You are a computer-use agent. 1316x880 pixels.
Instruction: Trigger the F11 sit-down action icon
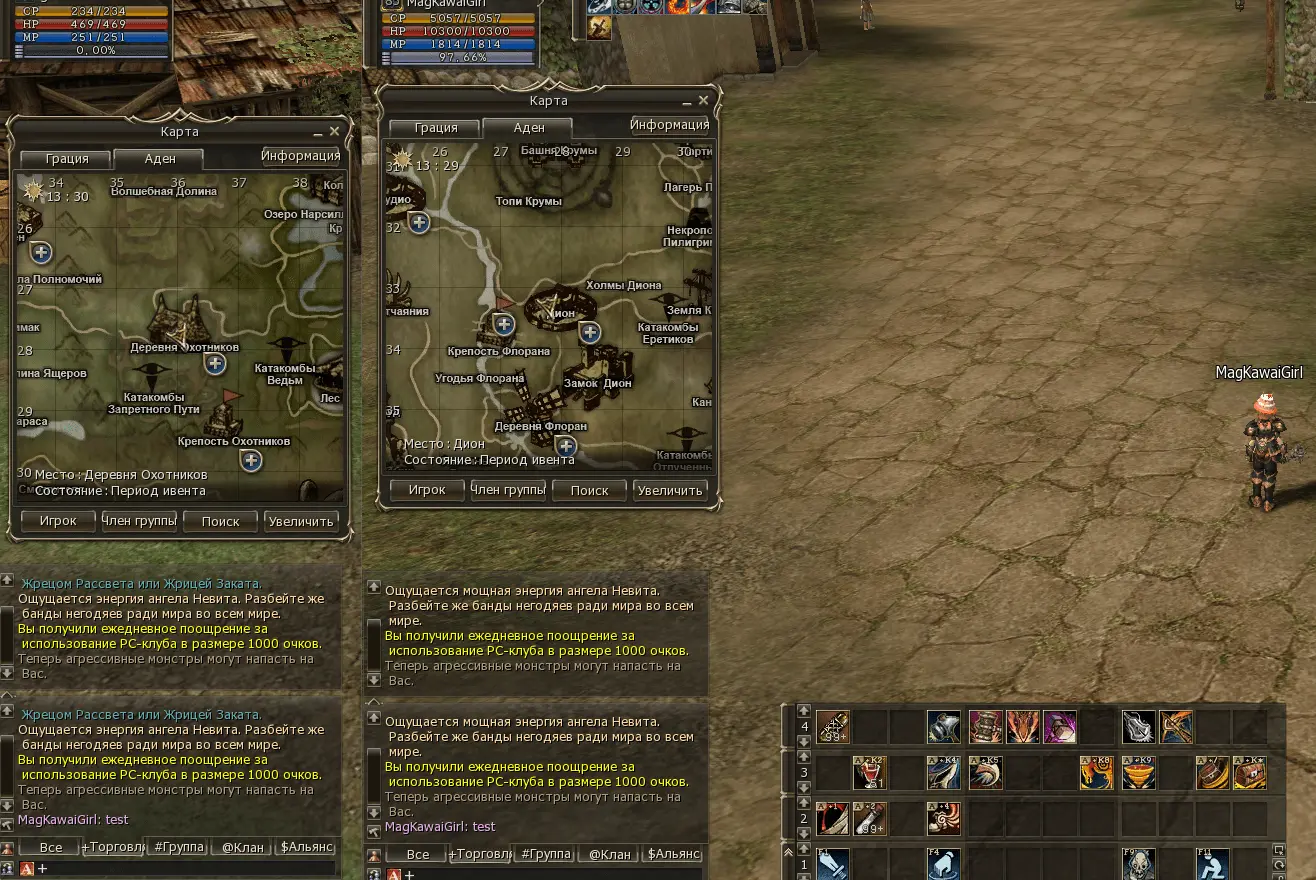tap(1214, 863)
